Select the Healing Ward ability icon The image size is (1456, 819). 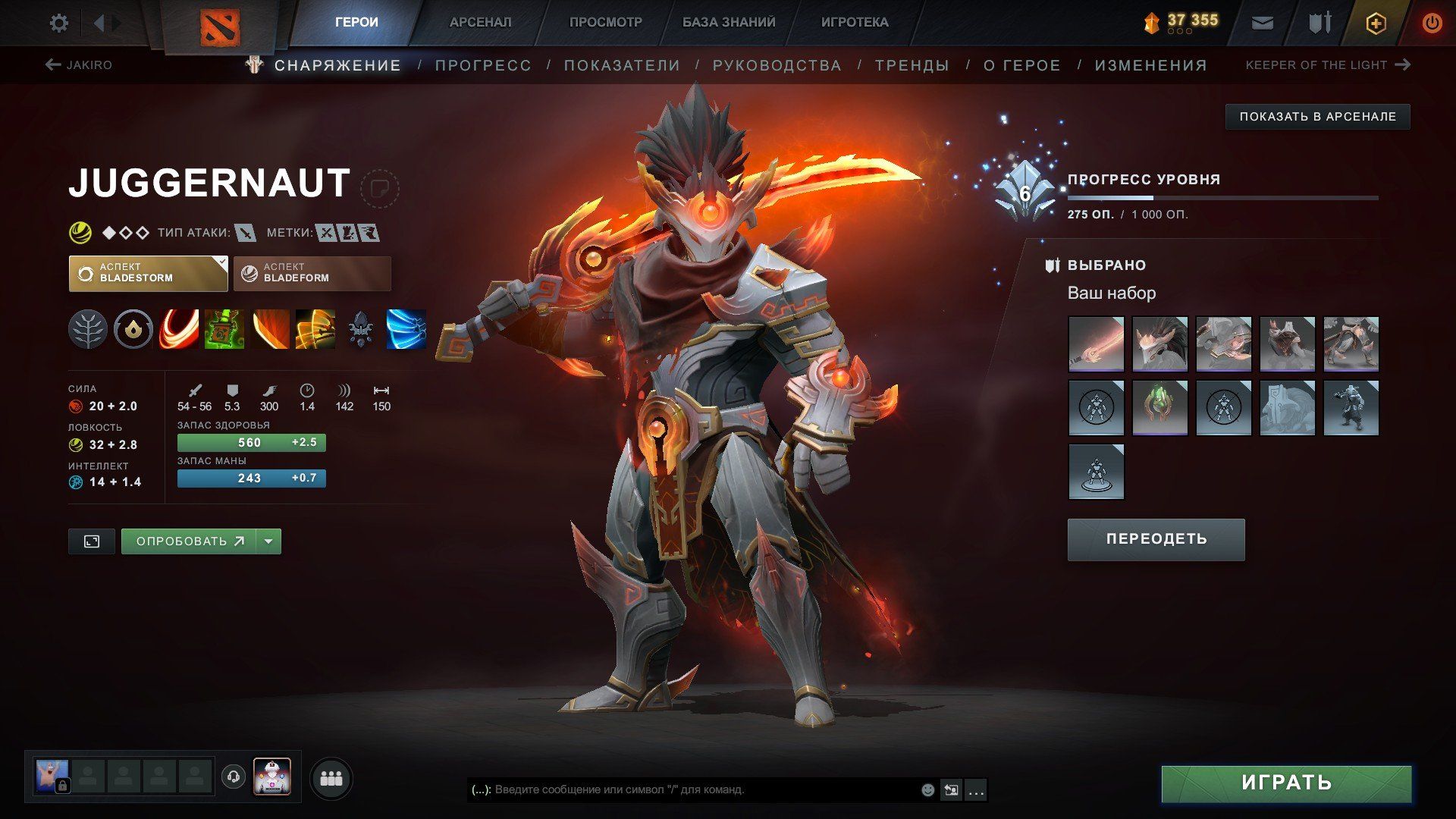[x=224, y=330]
